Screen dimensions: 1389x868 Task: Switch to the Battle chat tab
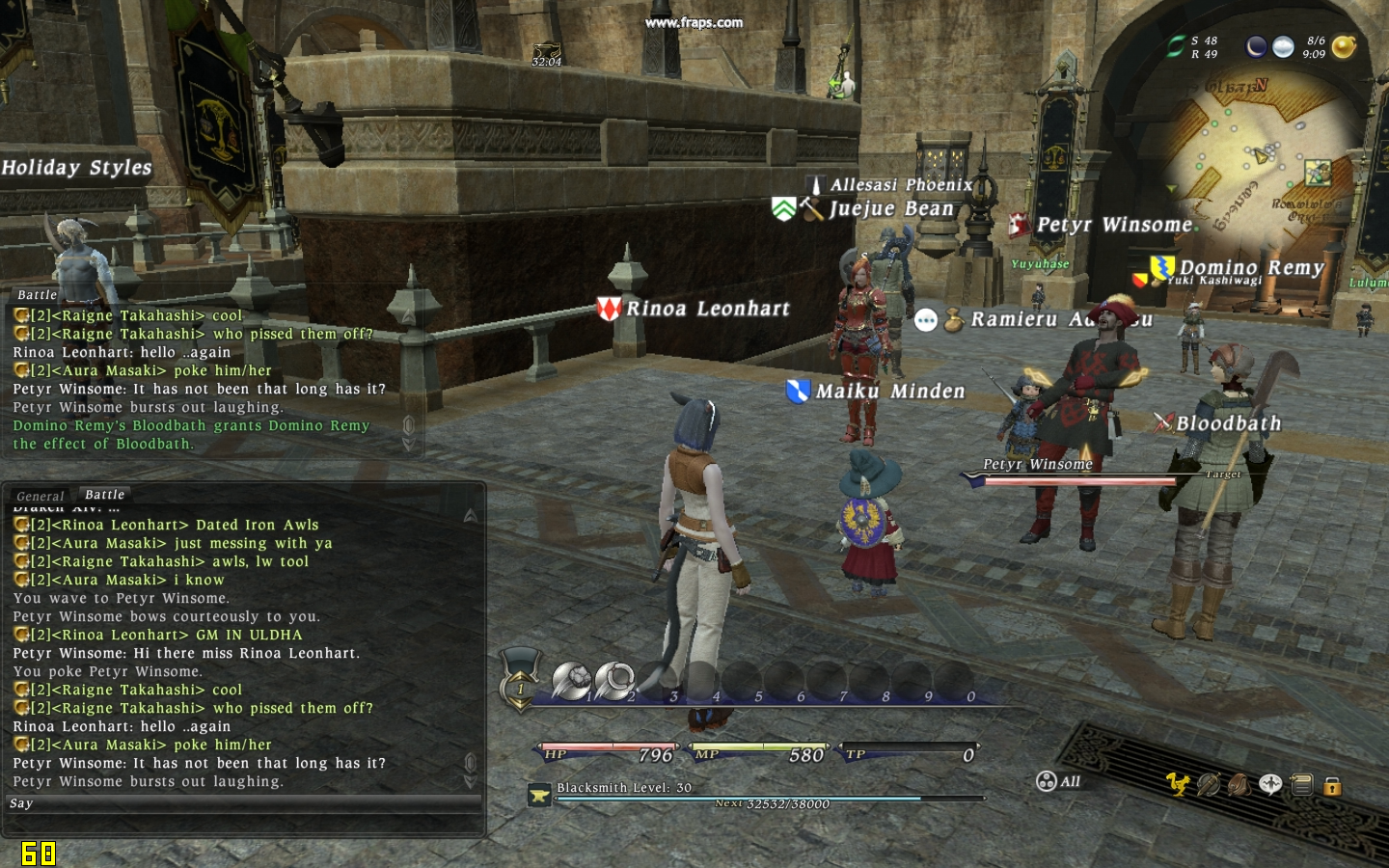(104, 495)
